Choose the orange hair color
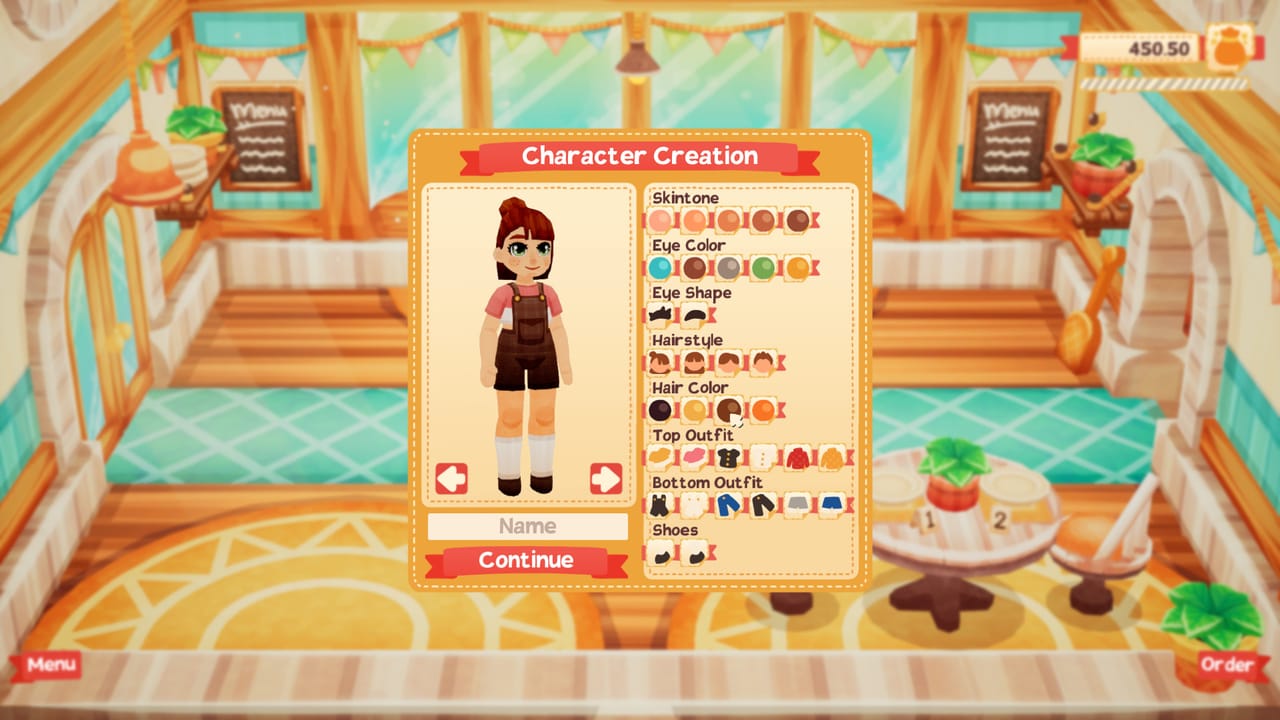This screenshot has width=1280, height=720. (762, 409)
